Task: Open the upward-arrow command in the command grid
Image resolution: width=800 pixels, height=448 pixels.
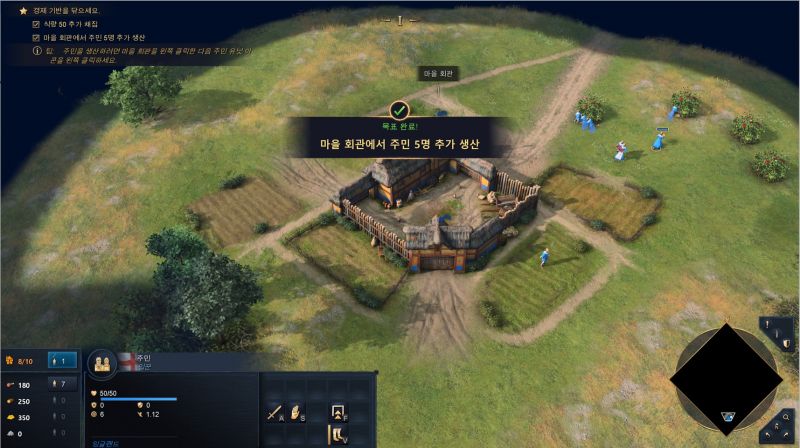Action: coord(337,410)
